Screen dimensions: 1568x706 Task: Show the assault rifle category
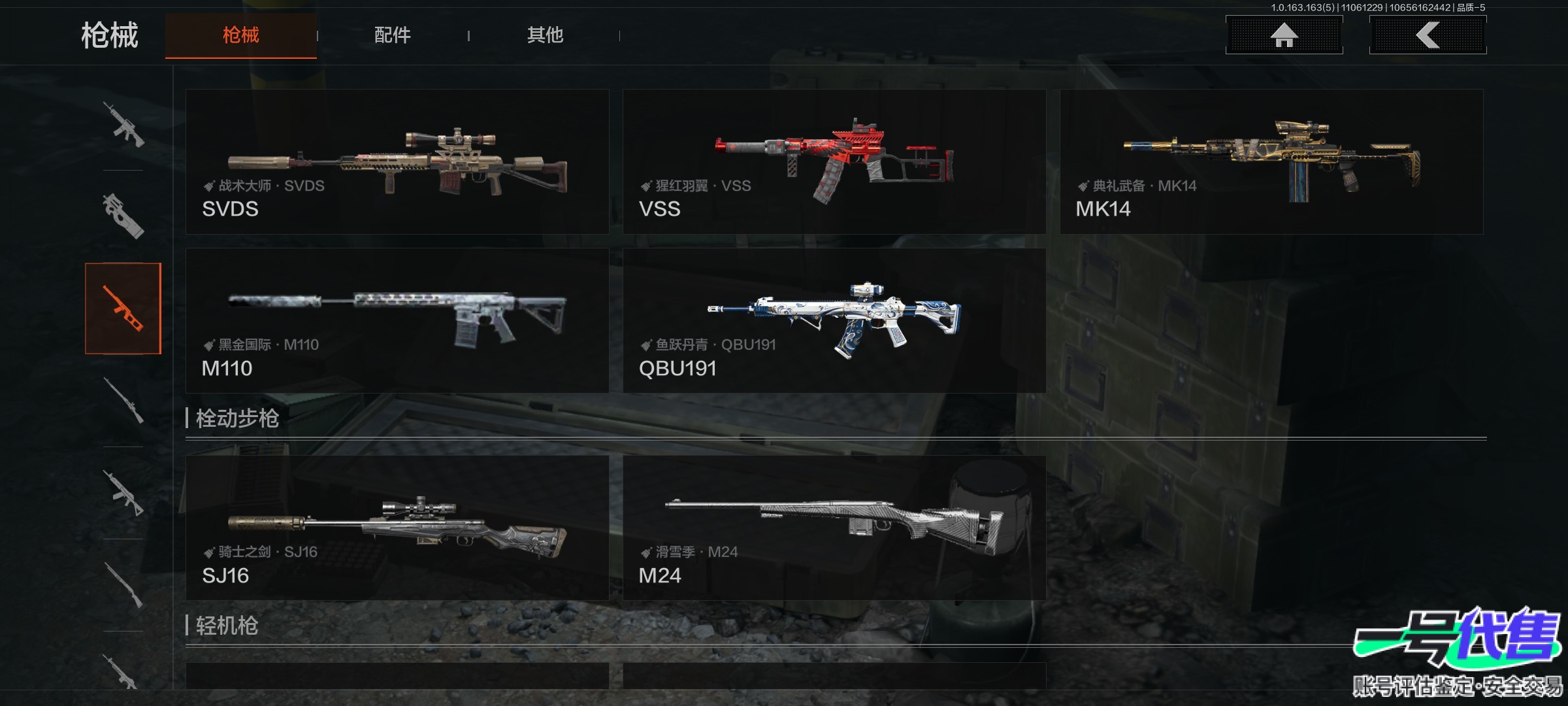(123, 124)
